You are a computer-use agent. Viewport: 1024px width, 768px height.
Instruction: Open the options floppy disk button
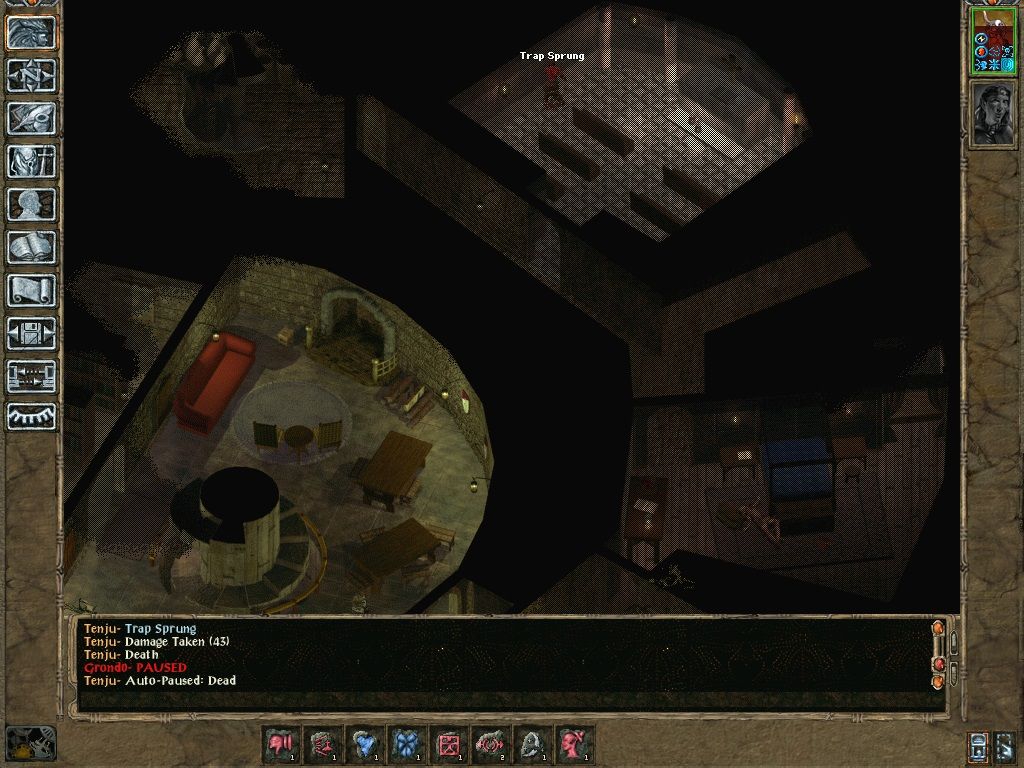coord(31,333)
